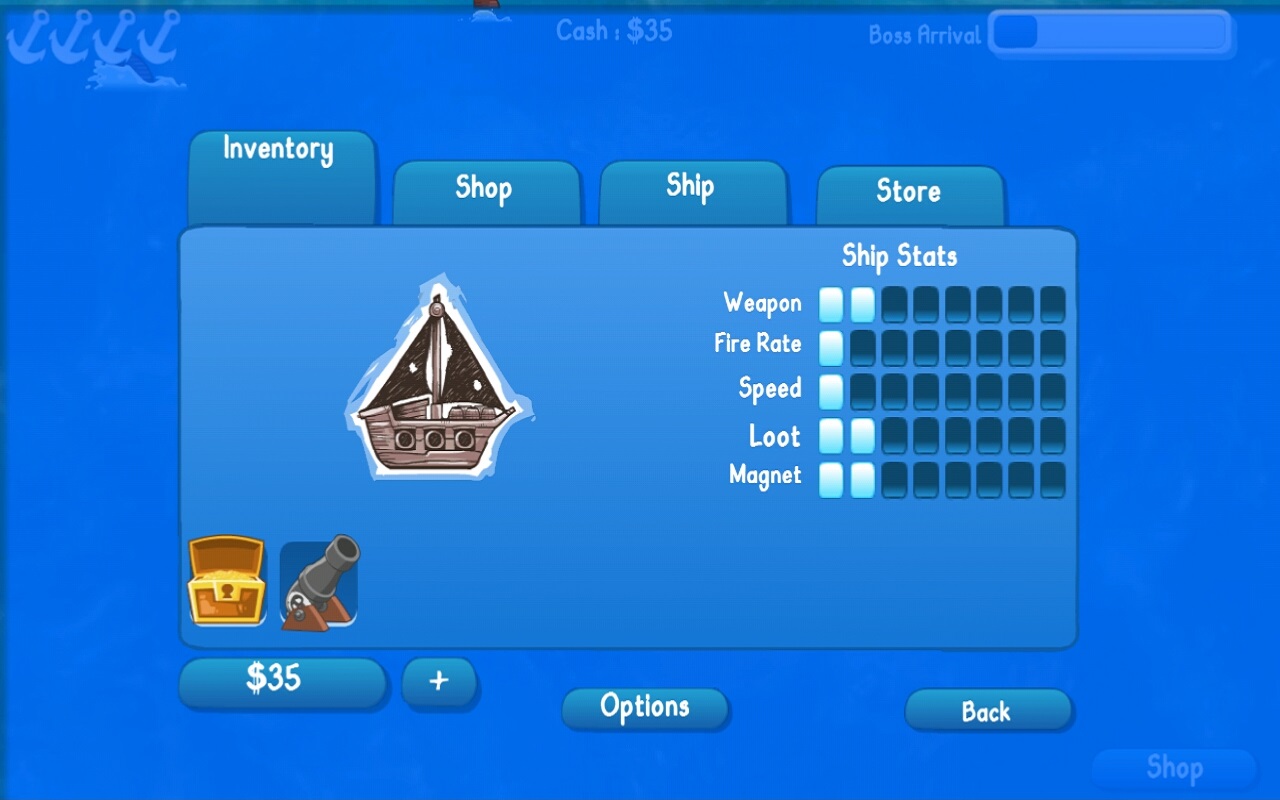Click the Boss Arrival progress bar

1110,33
